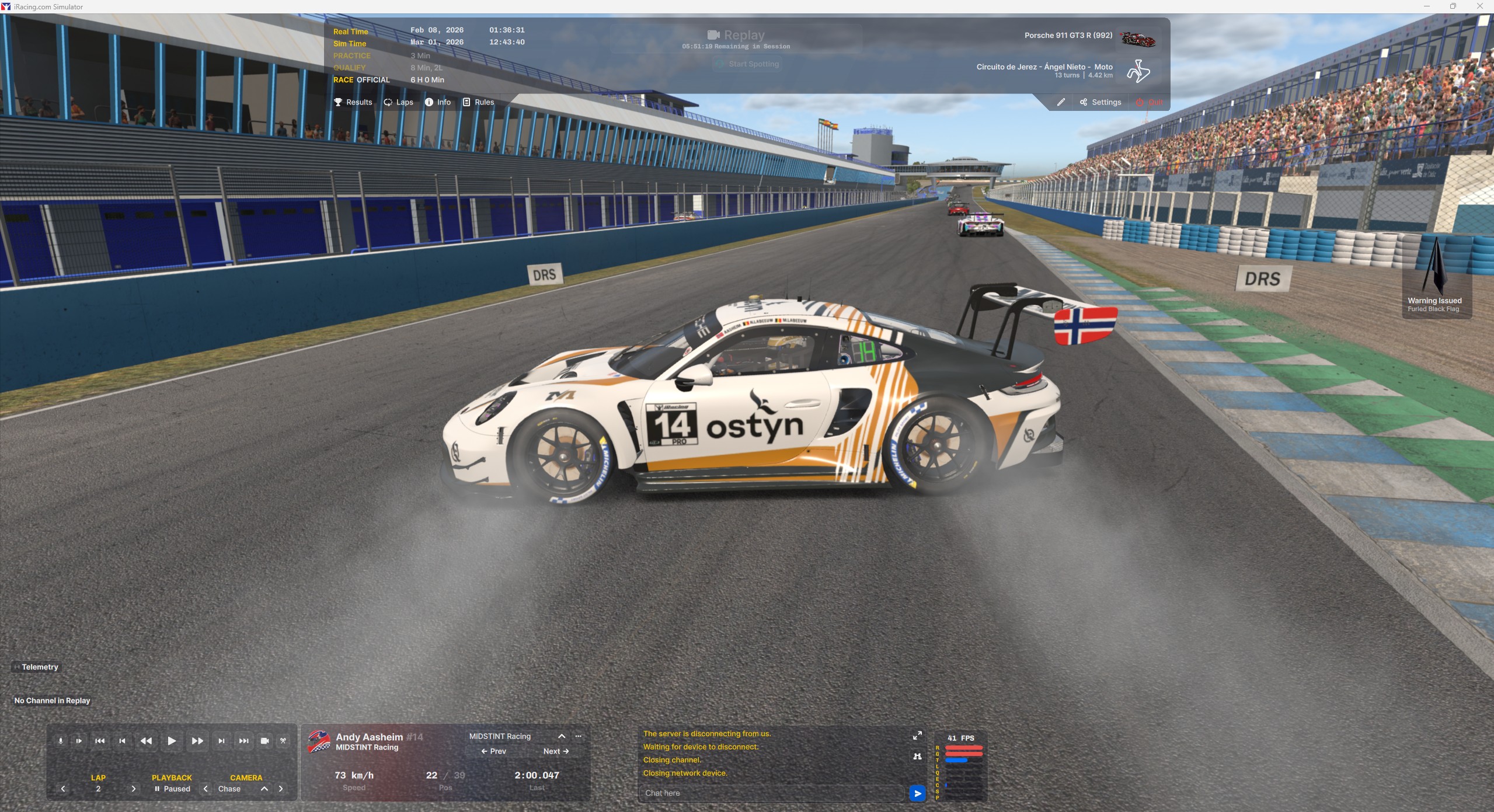Jump to the start of the replay
This screenshot has width=1494, height=812.
[x=100, y=741]
